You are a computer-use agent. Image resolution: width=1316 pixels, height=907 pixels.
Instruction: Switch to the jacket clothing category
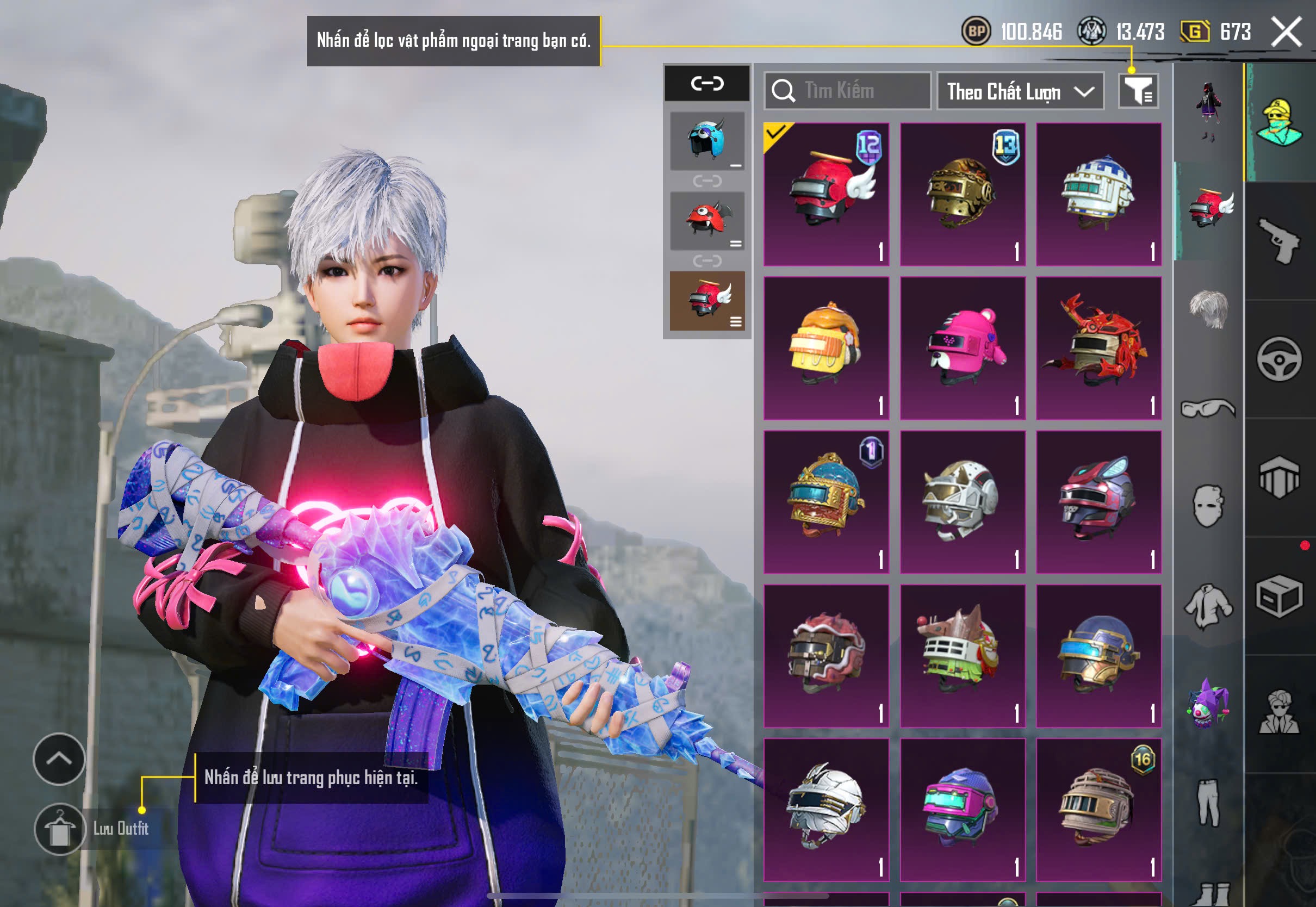click(1208, 605)
